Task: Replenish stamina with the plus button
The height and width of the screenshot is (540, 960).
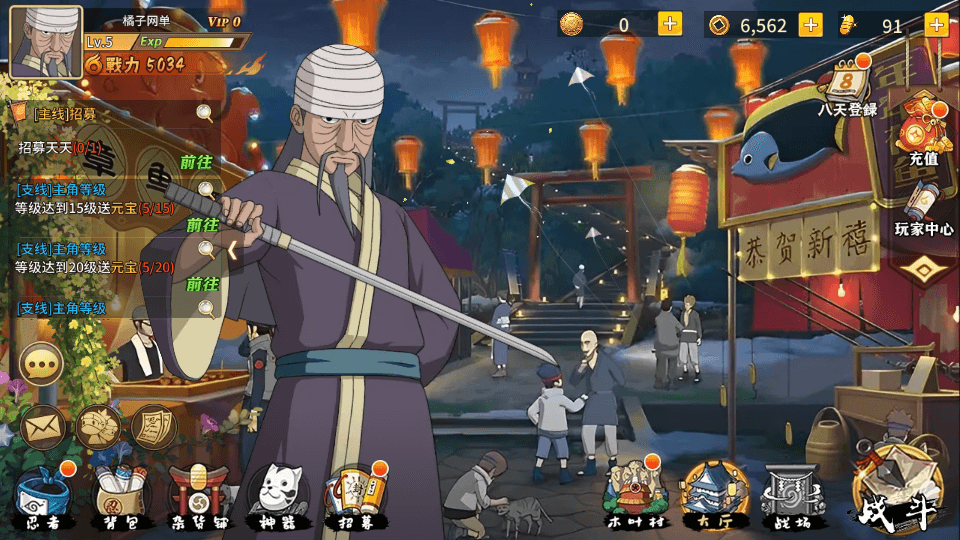Action: click(936, 25)
